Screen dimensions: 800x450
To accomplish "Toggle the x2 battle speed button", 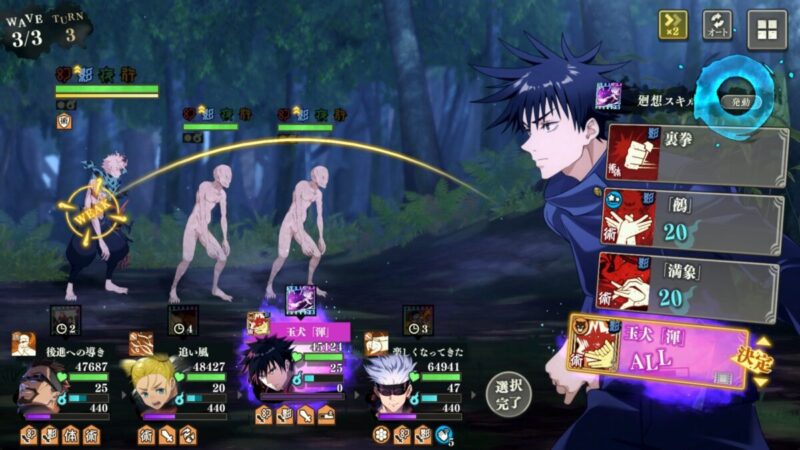I will [672, 25].
